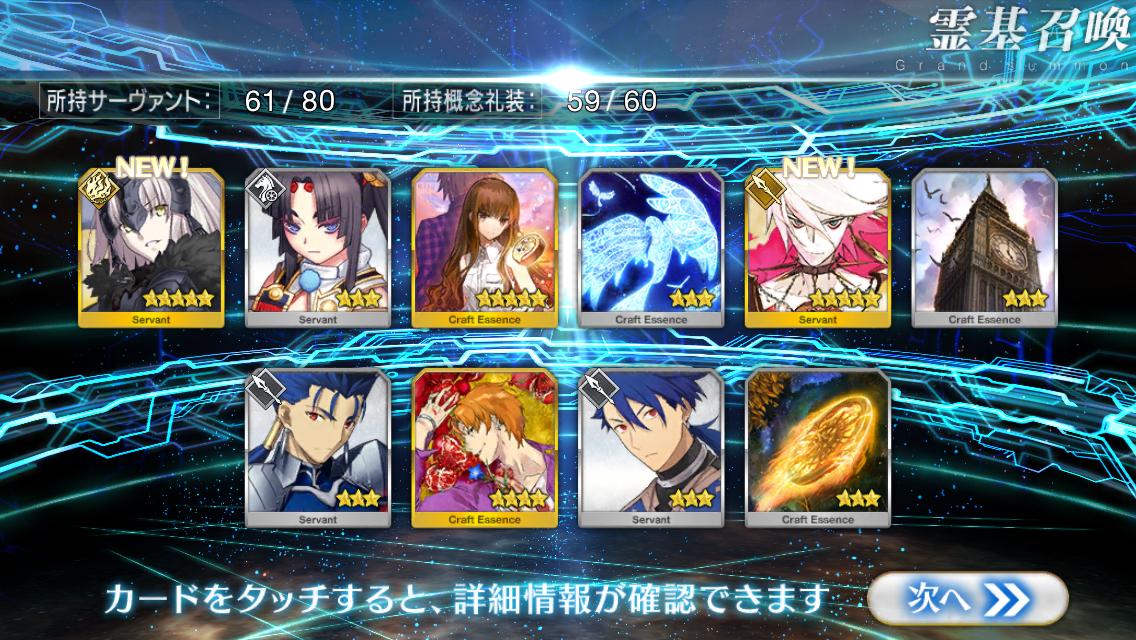Choose the blue-haired Servant in the beige coat
1136x640 pixels.
point(651,447)
